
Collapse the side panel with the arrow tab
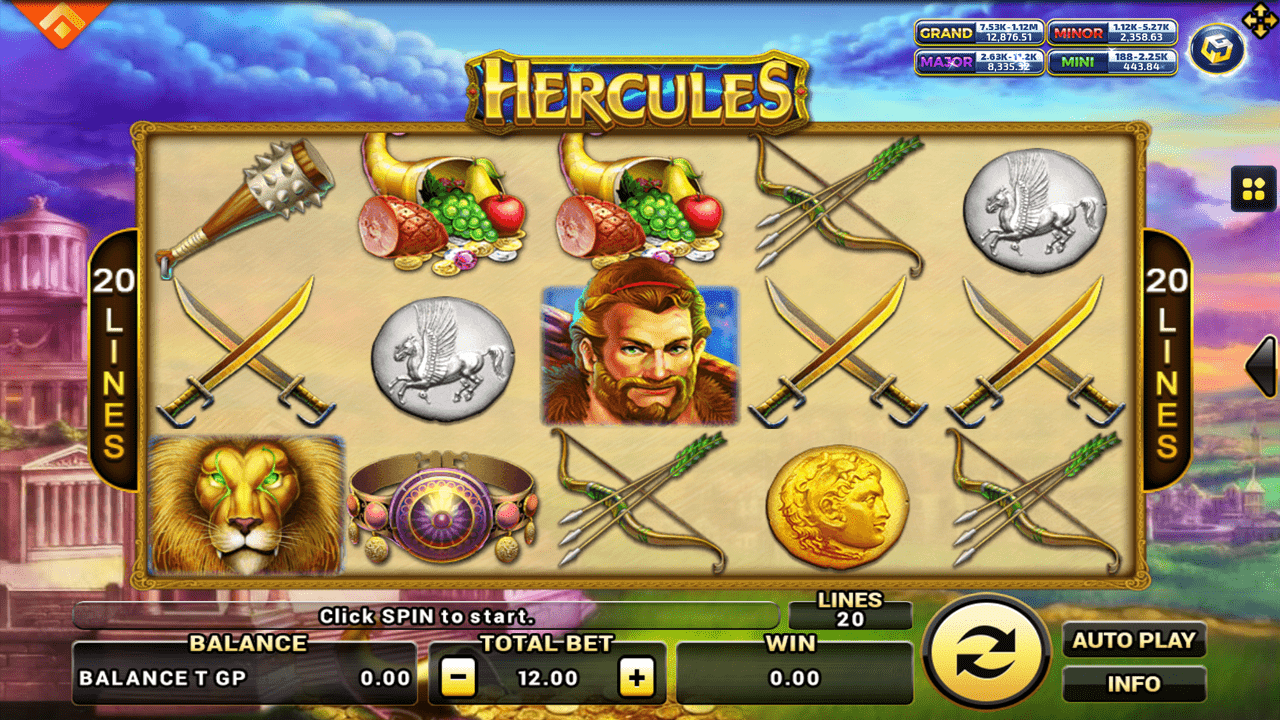[x=1262, y=364]
